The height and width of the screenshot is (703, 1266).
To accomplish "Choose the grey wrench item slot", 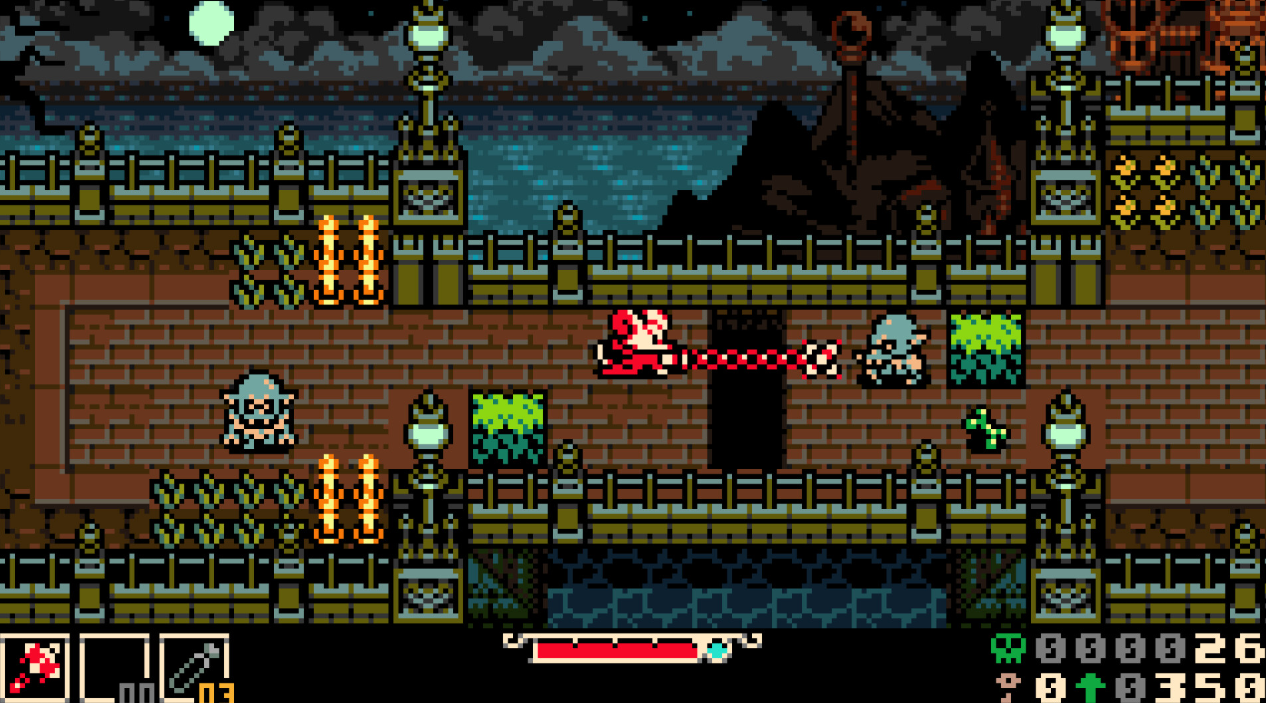I will [x=193, y=667].
